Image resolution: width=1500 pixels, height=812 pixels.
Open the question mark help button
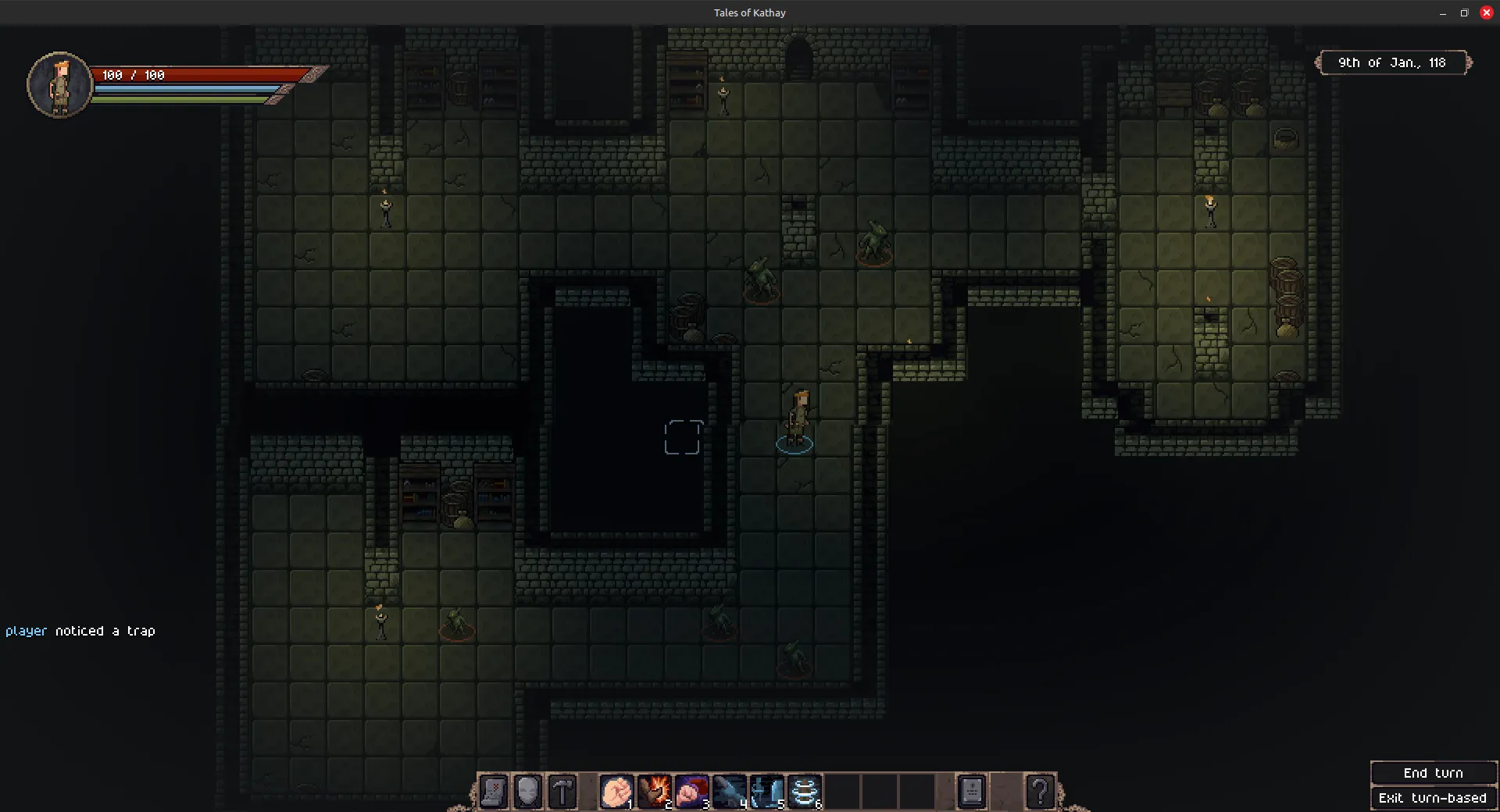[1040, 792]
